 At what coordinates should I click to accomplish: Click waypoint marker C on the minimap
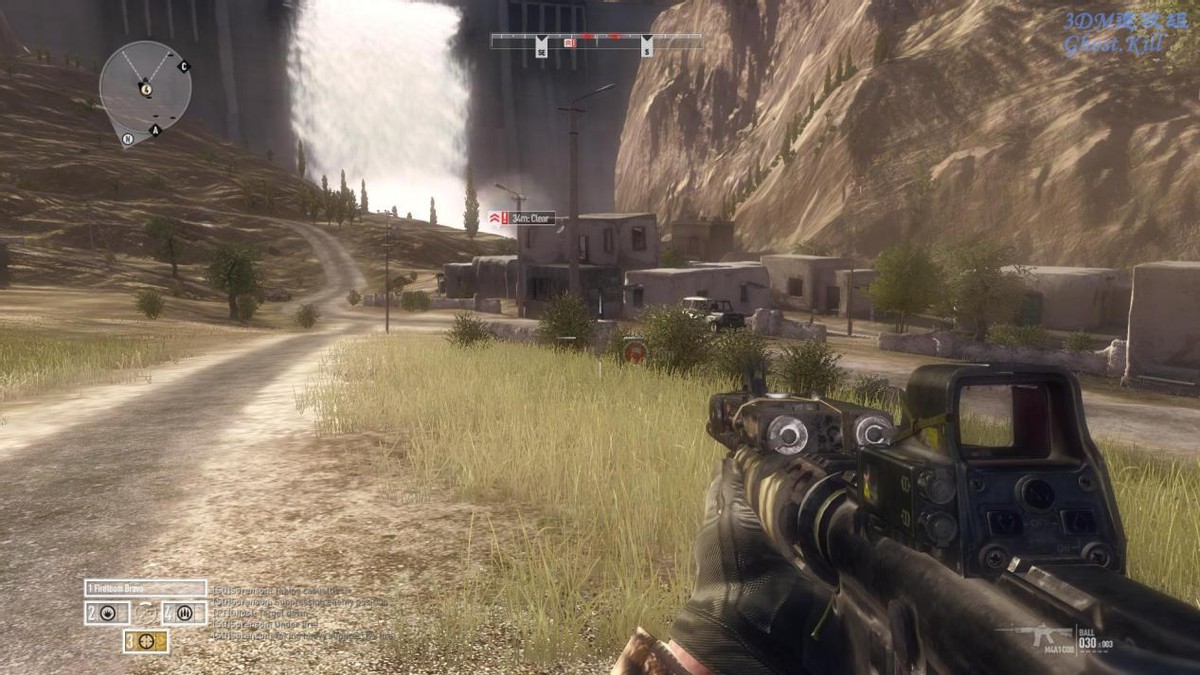click(x=183, y=67)
